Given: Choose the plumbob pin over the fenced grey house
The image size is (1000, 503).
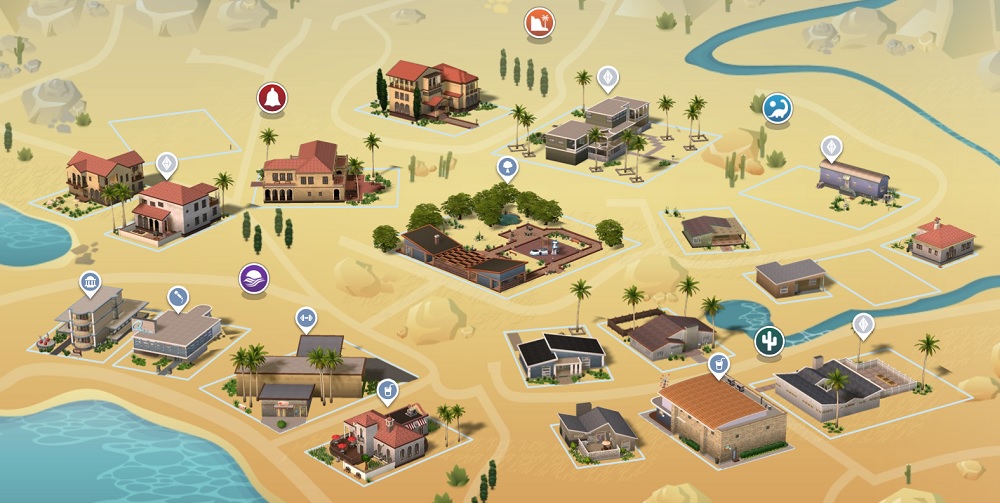Looking at the screenshot, I should [x=862, y=325].
